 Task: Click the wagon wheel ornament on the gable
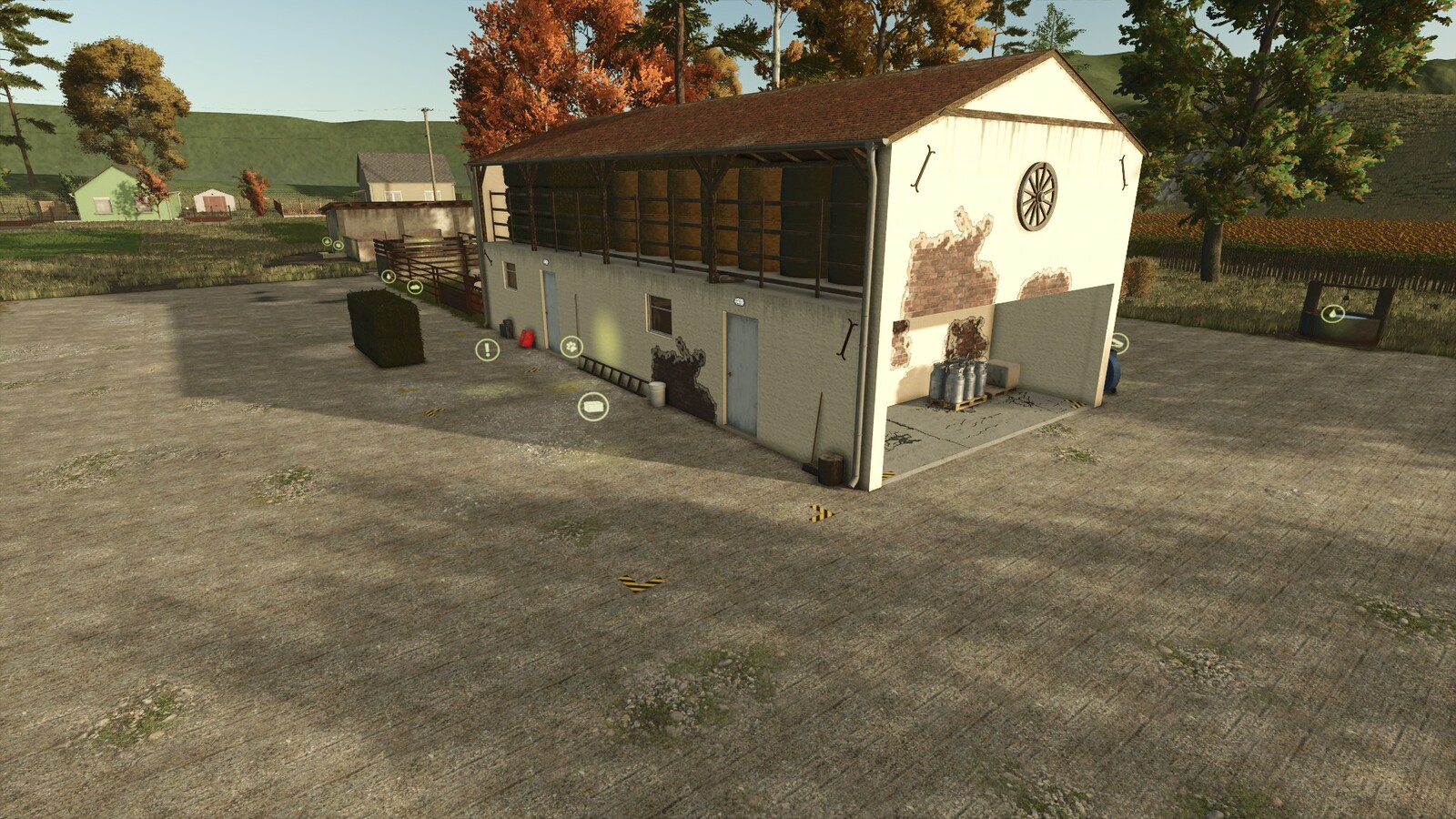(x=1037, y=196)
